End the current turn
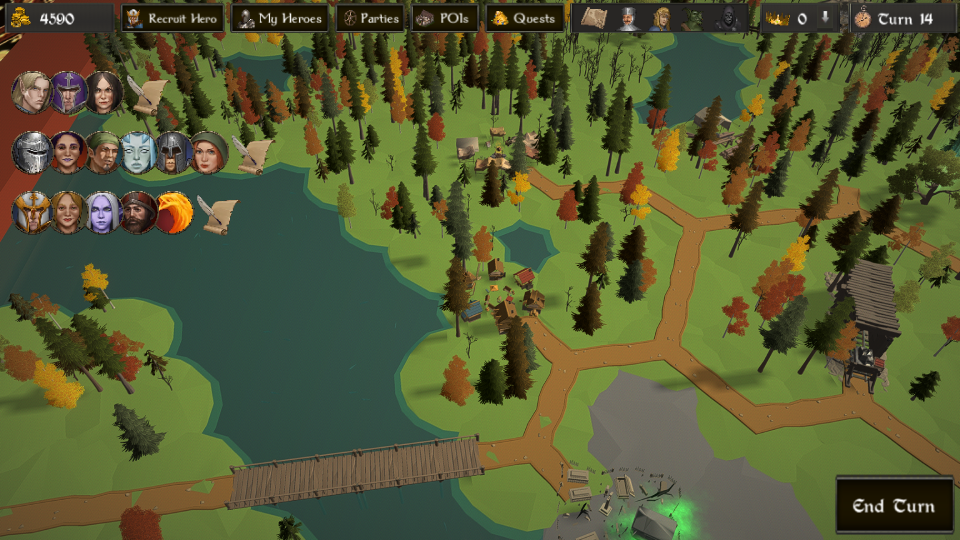Screen dimensions: 960x540 [893, 505]
